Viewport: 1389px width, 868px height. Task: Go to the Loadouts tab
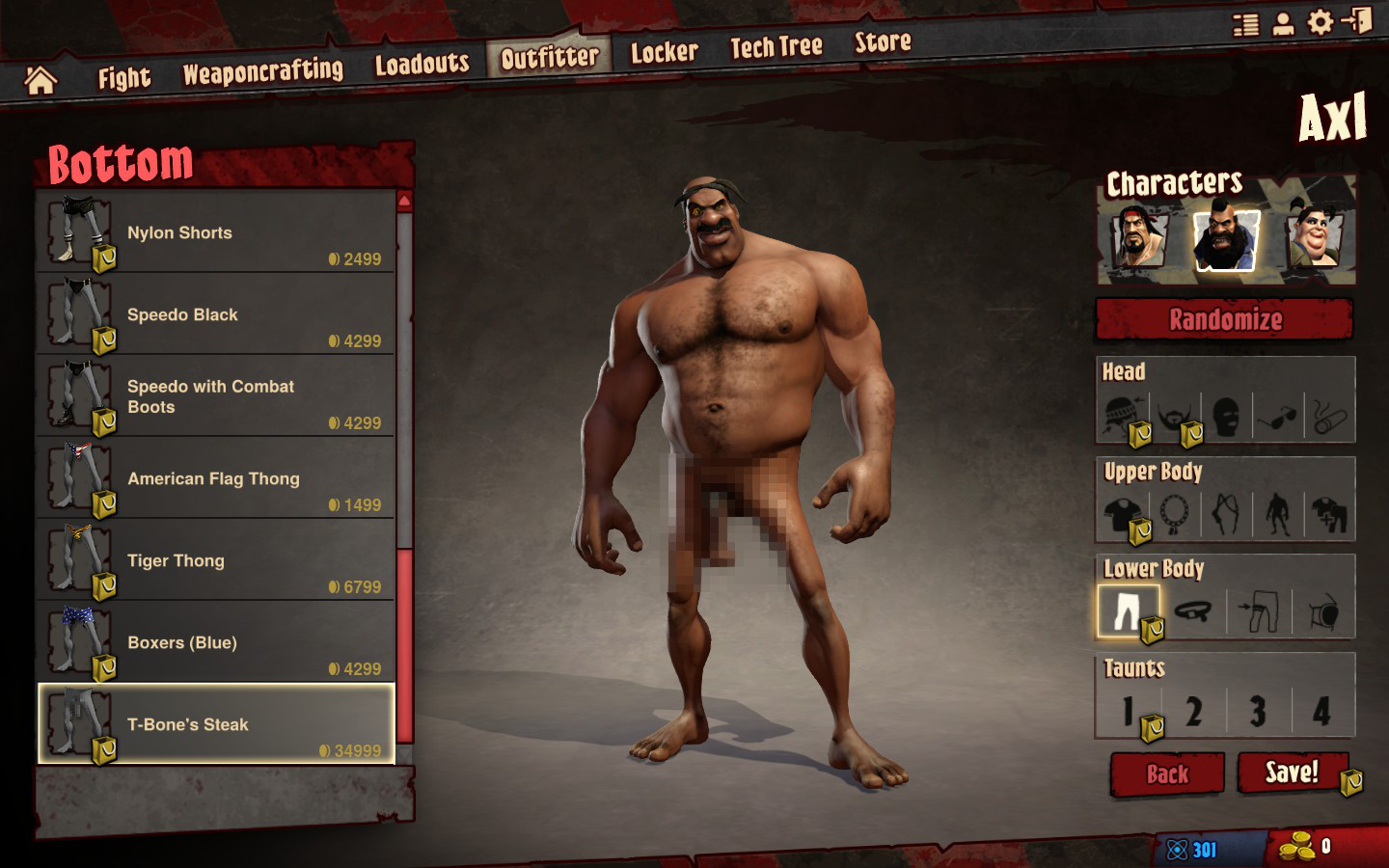(x=422, y=65)
